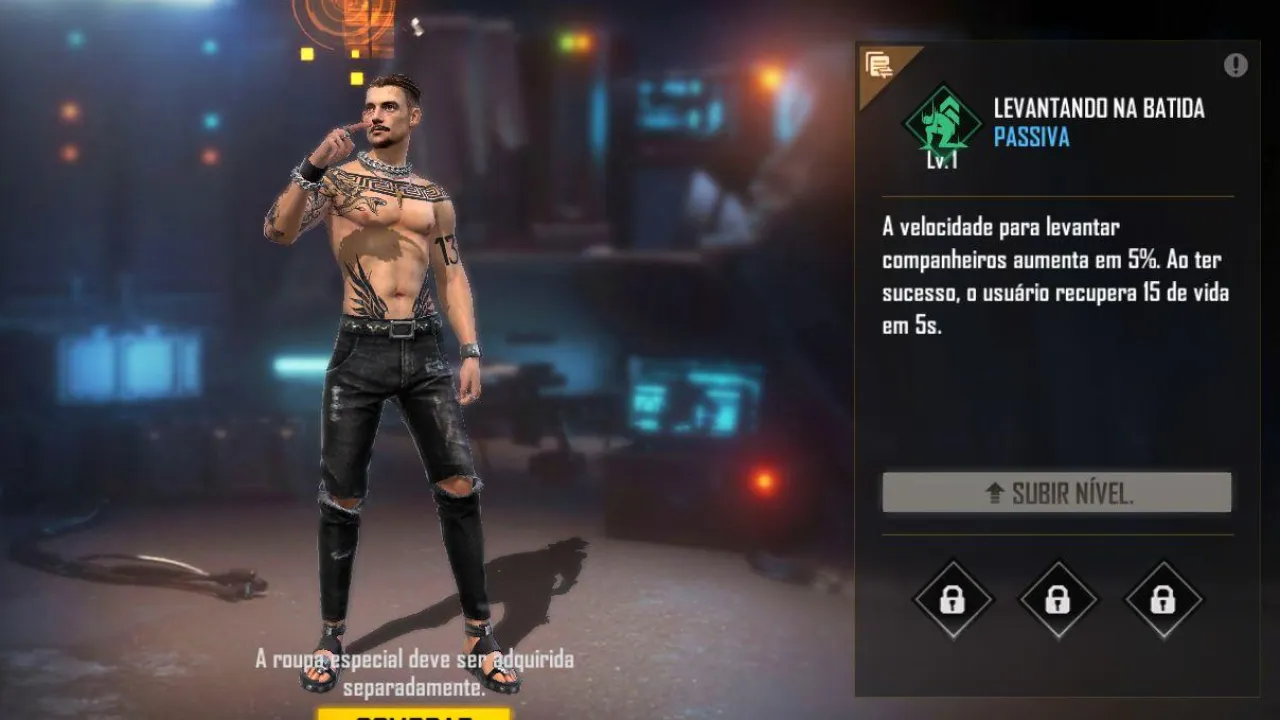
Task: Open the info exclamation icon top right
Action: 1235,63
